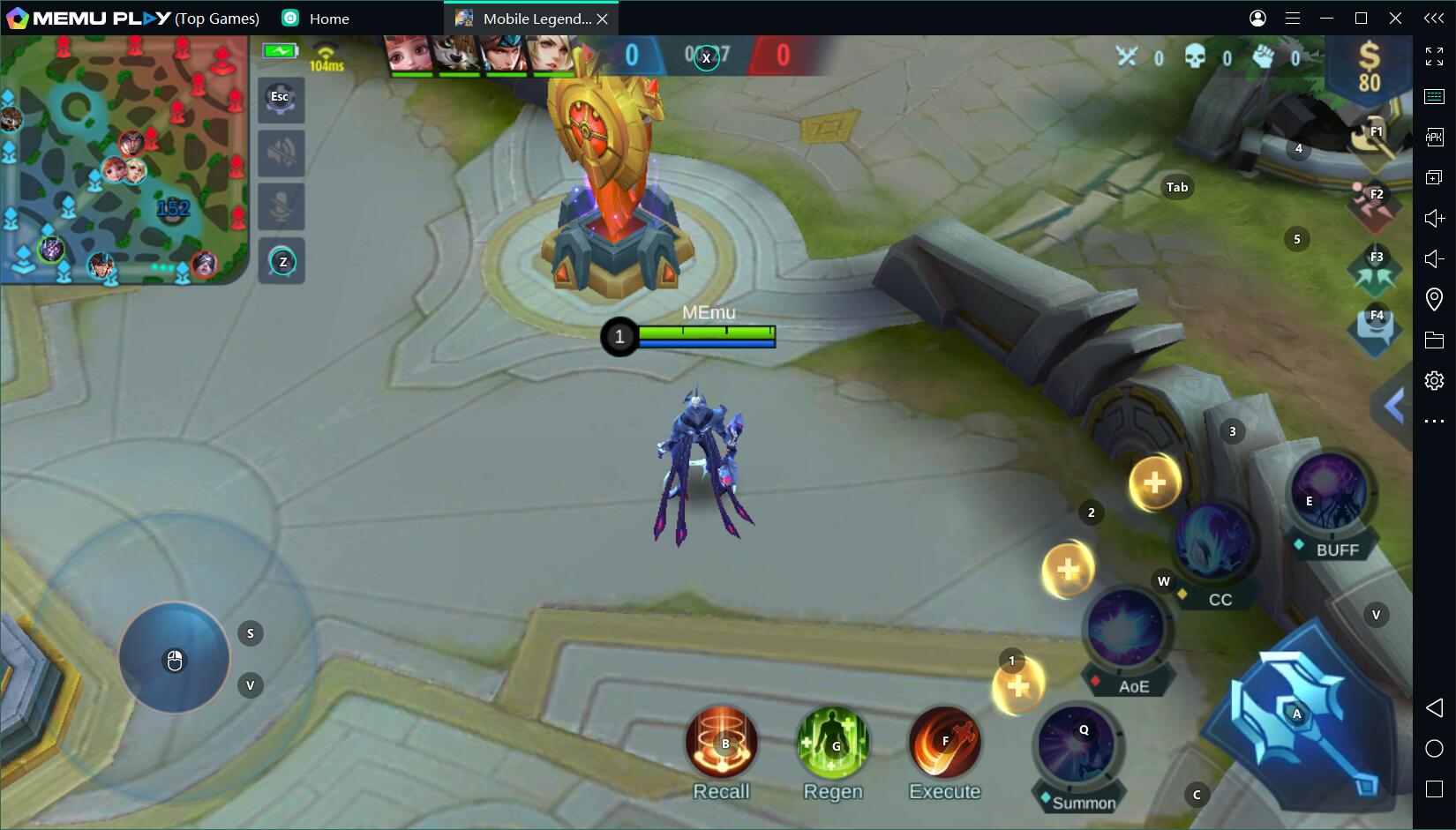Open the minimap
The image size is (1456, 830).
[x=124, y=161]
